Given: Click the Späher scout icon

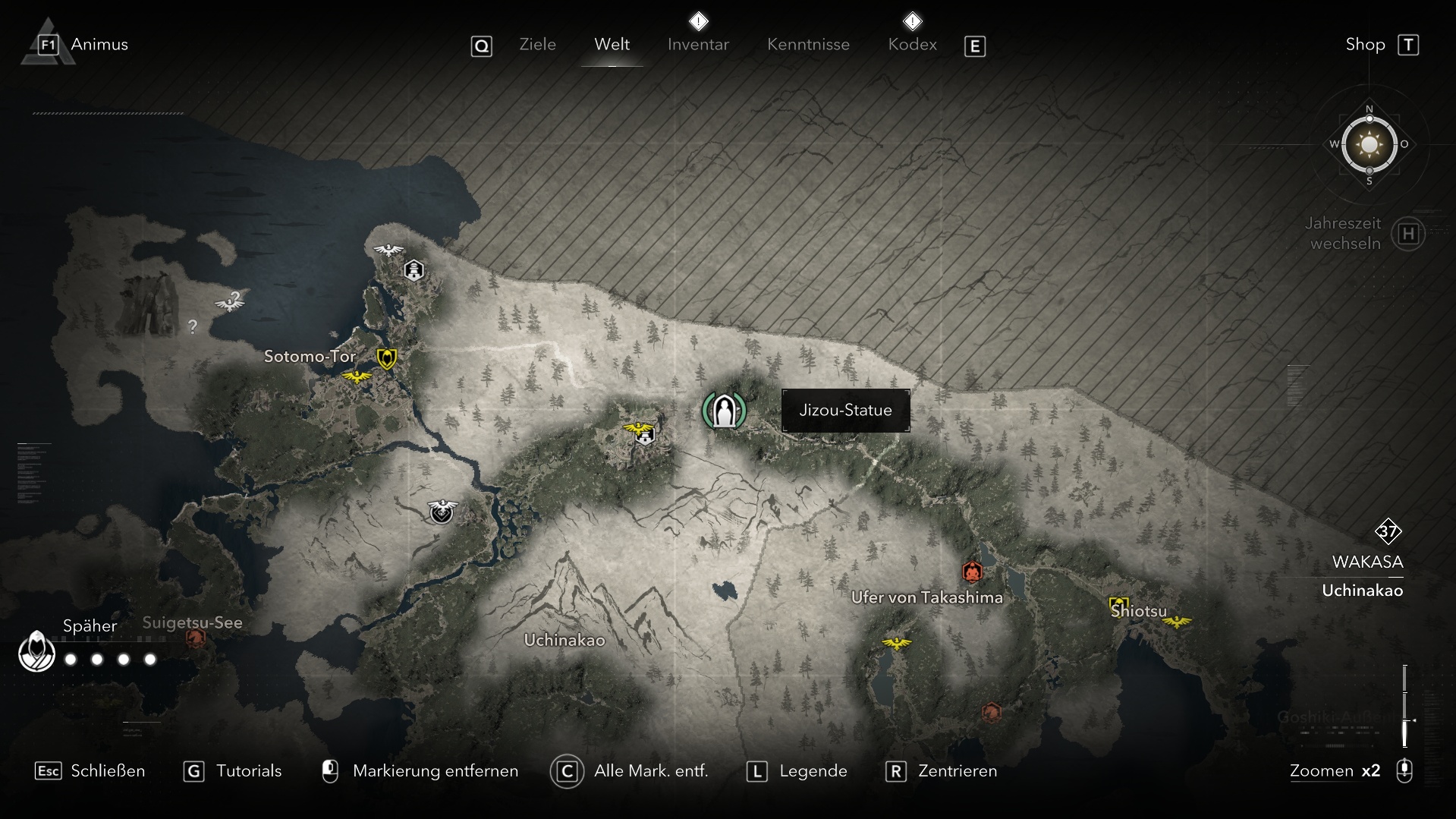Looking at the screenshot, I should (x=36, y=652).
